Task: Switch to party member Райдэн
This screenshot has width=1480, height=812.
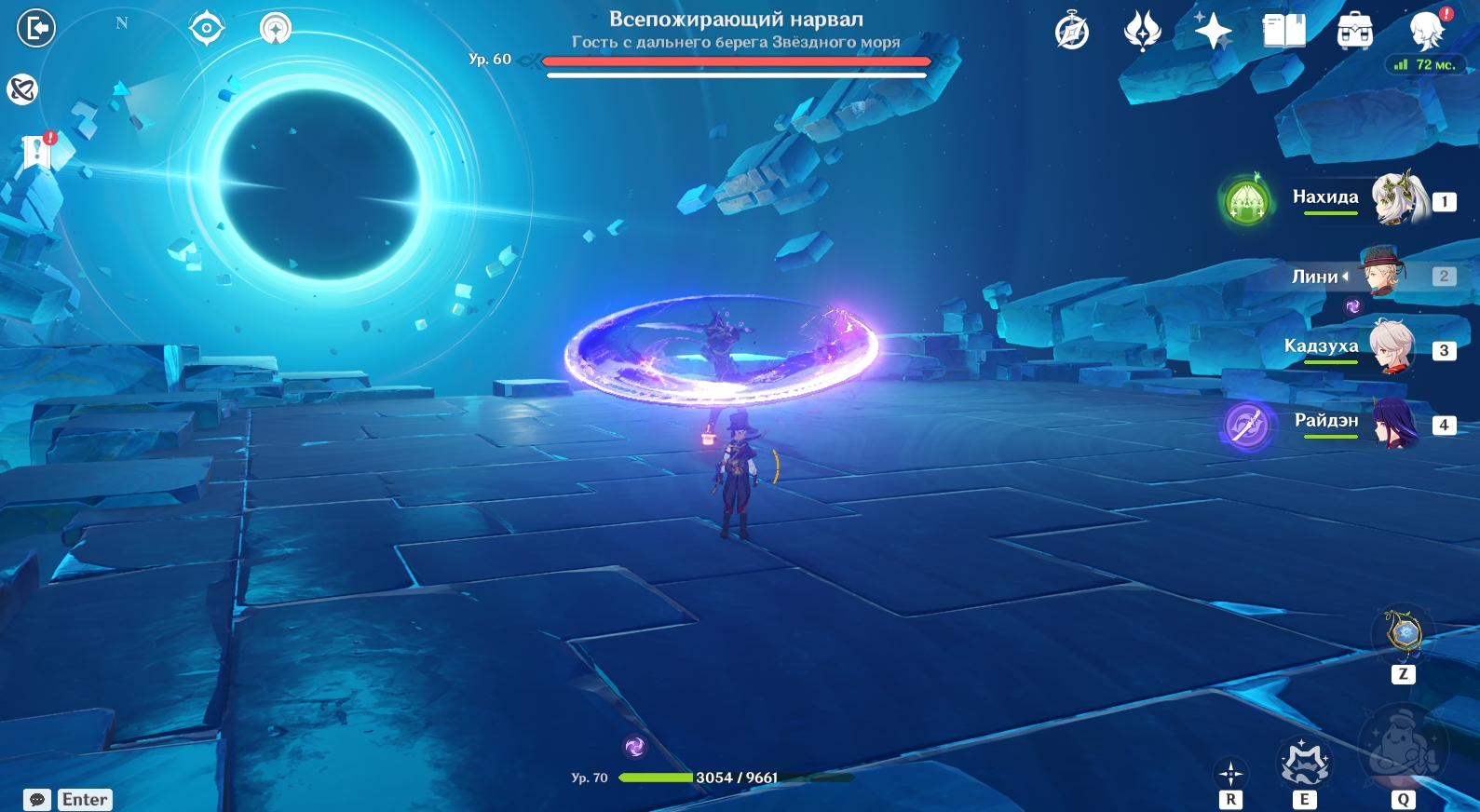Action: (x=1393, y=422)
